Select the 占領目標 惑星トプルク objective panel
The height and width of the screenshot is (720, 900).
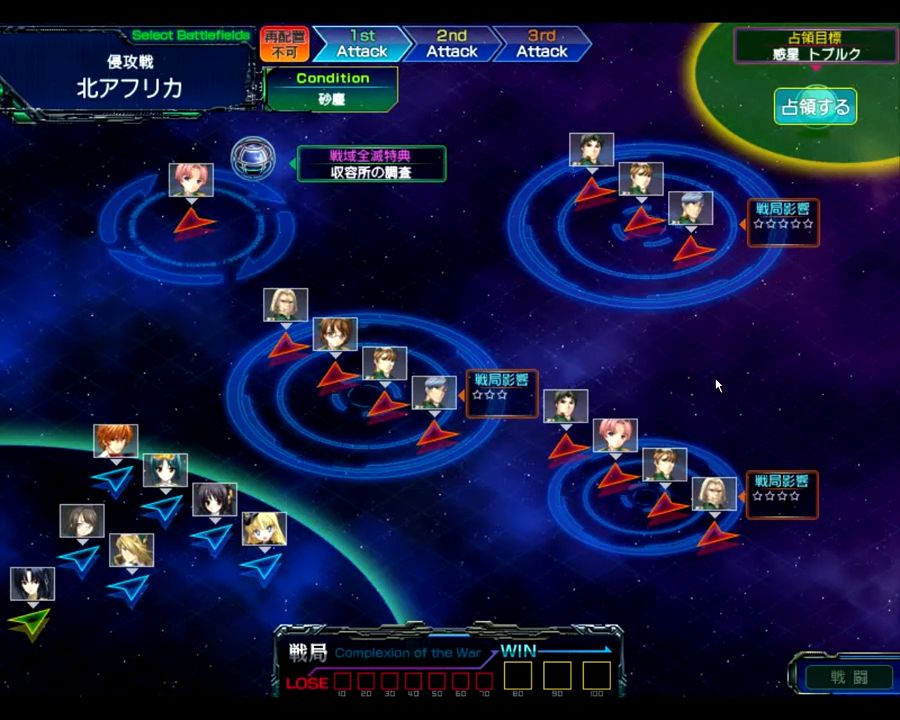pos(815,46)
